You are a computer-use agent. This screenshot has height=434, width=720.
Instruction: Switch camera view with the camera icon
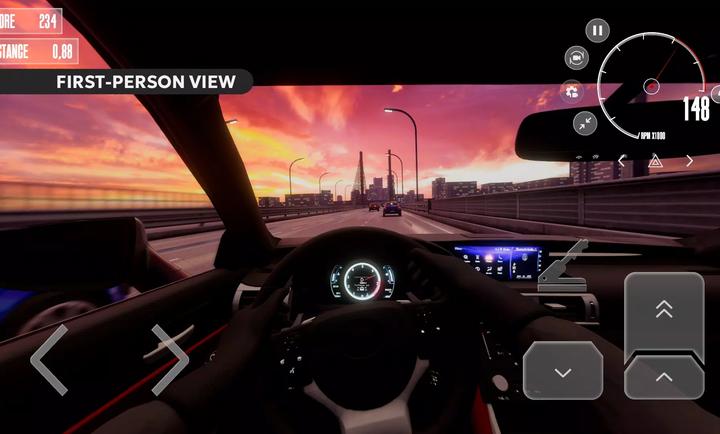coord(577,57)
